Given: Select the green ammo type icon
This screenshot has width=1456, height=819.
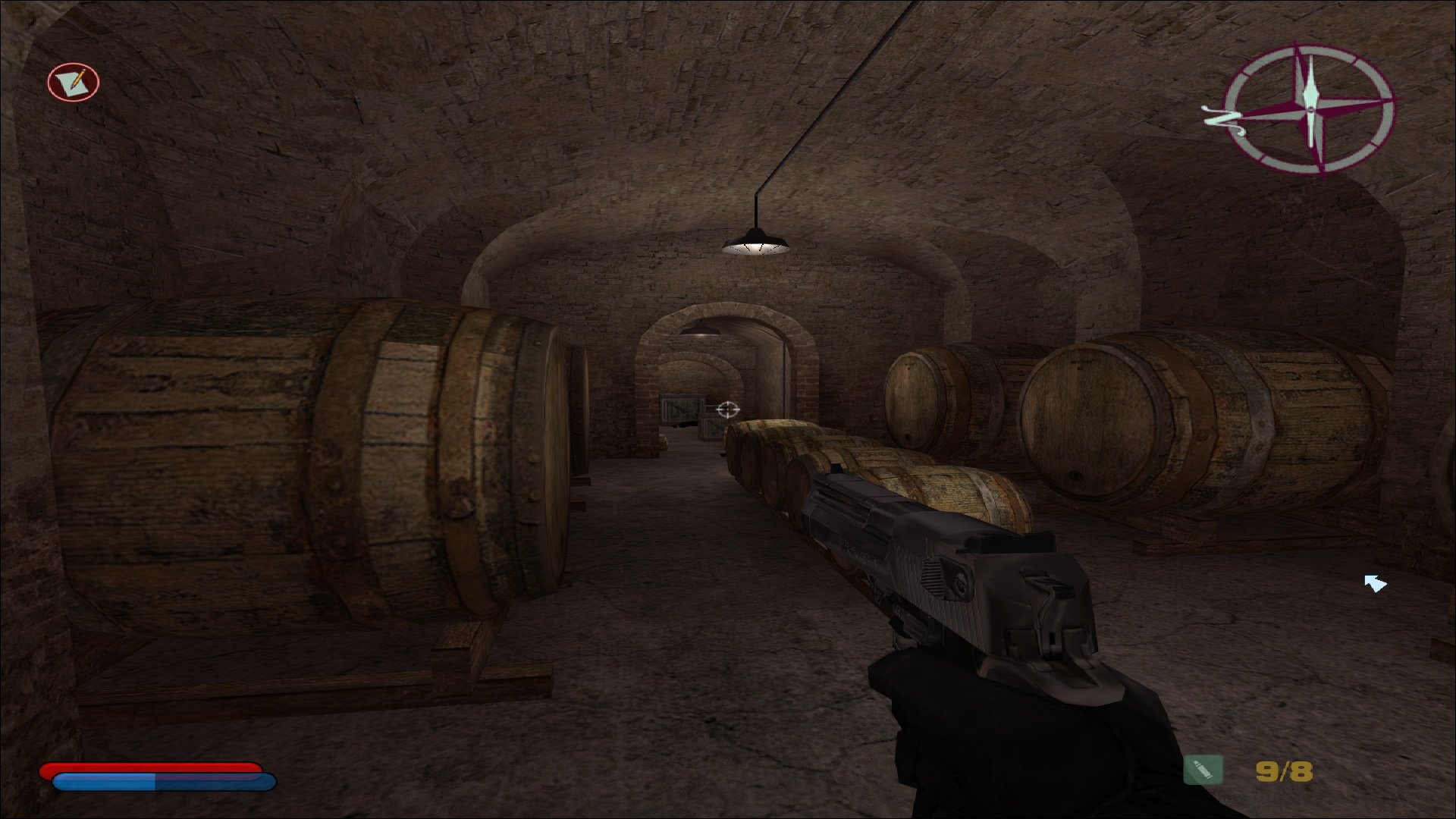Looking at the screenshot, I should point(1203,770).
